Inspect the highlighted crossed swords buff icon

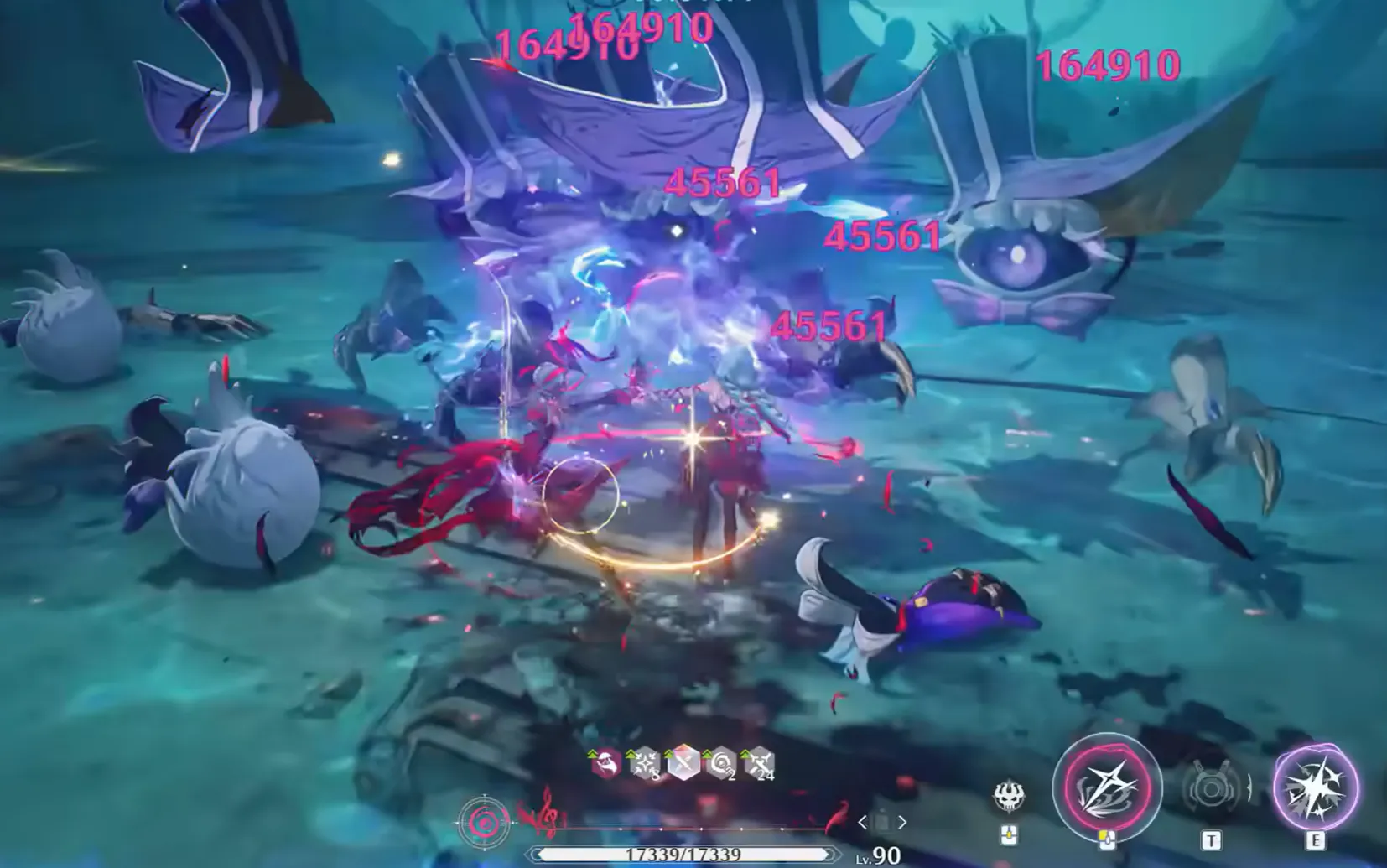click(683, 764)
